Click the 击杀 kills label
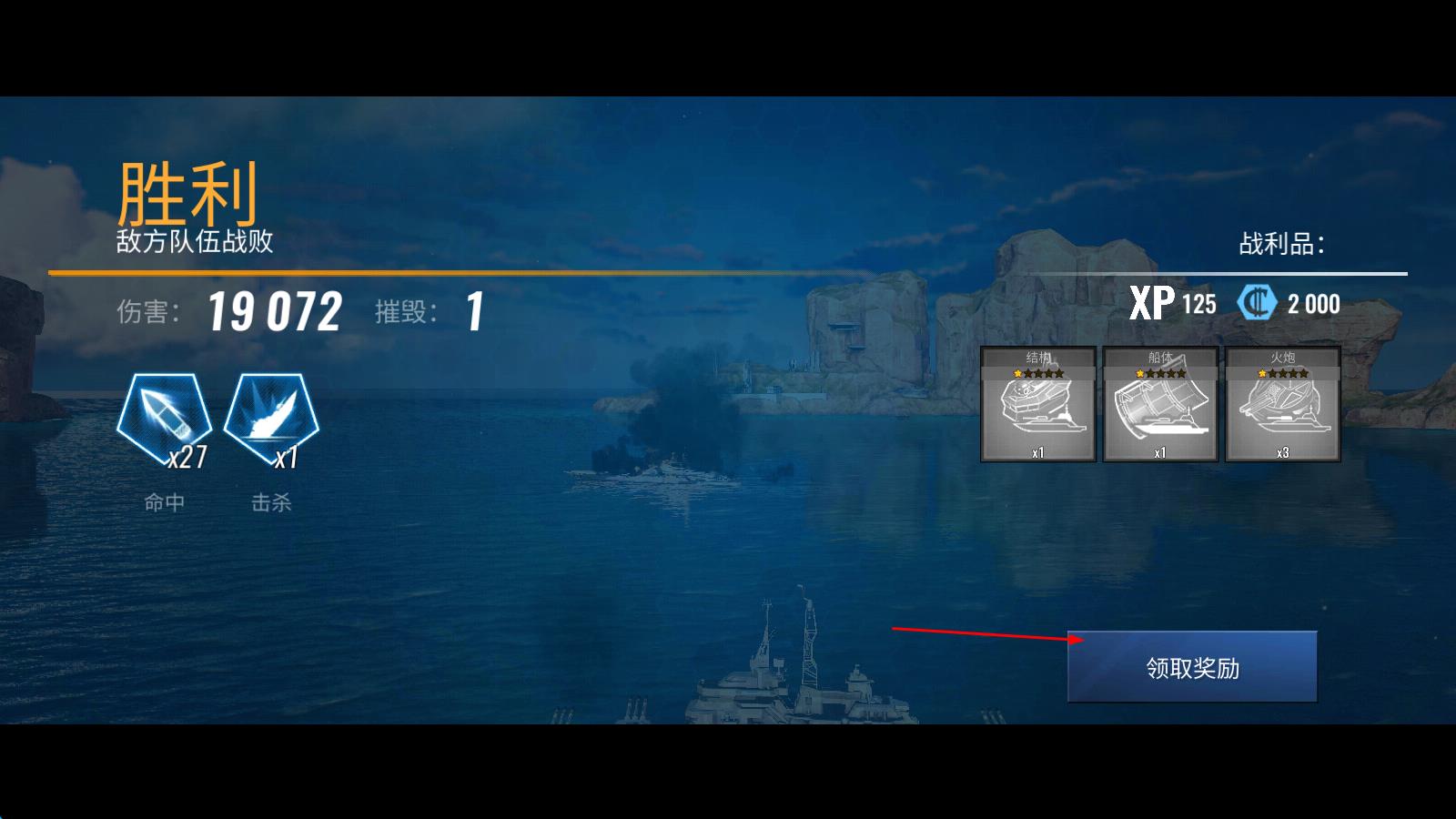This screenshot has width=1456, height=819. coord(274,502)
